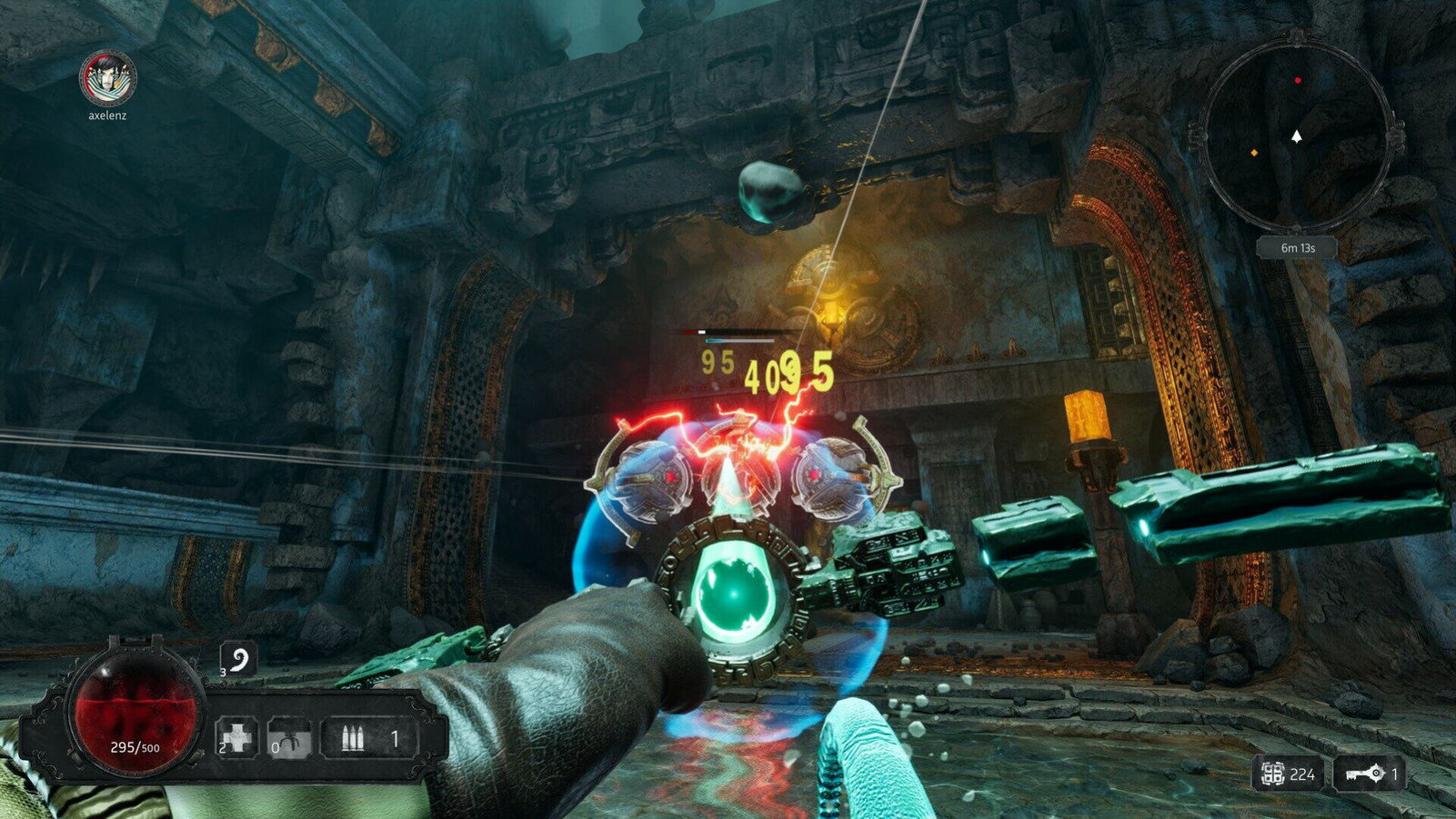Select the orange diamond marker on minimap

point(1254,153)
